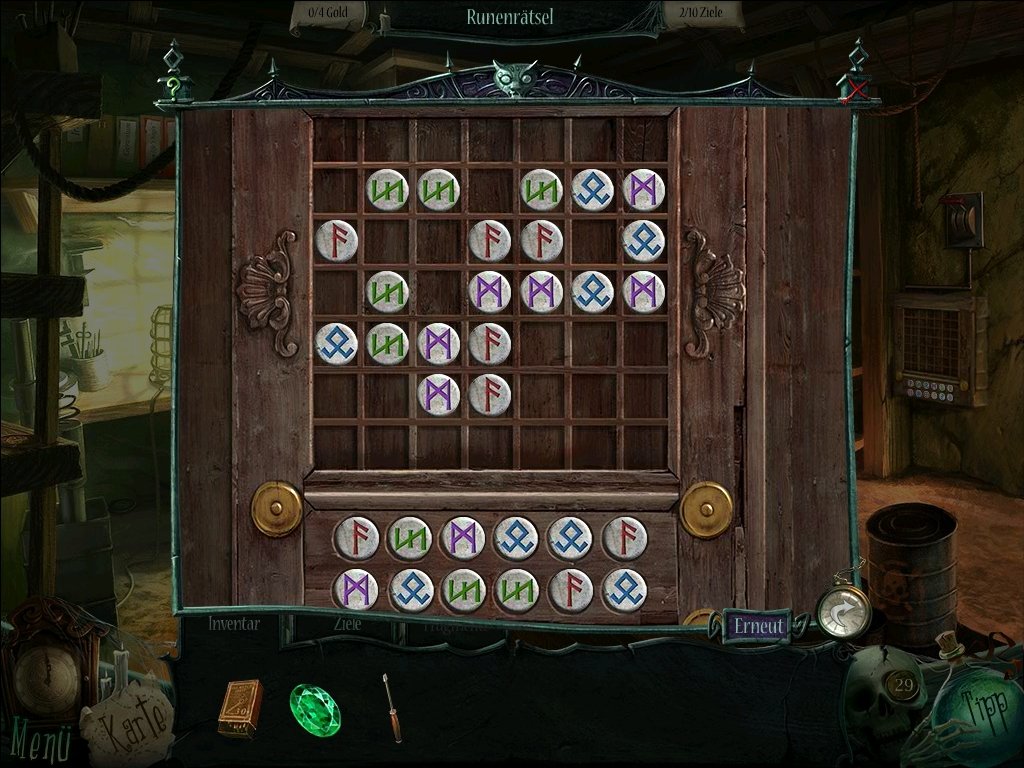Close the rune puzzle with the red X
Screen dimensions: 1024x768
tap(856, 92)
